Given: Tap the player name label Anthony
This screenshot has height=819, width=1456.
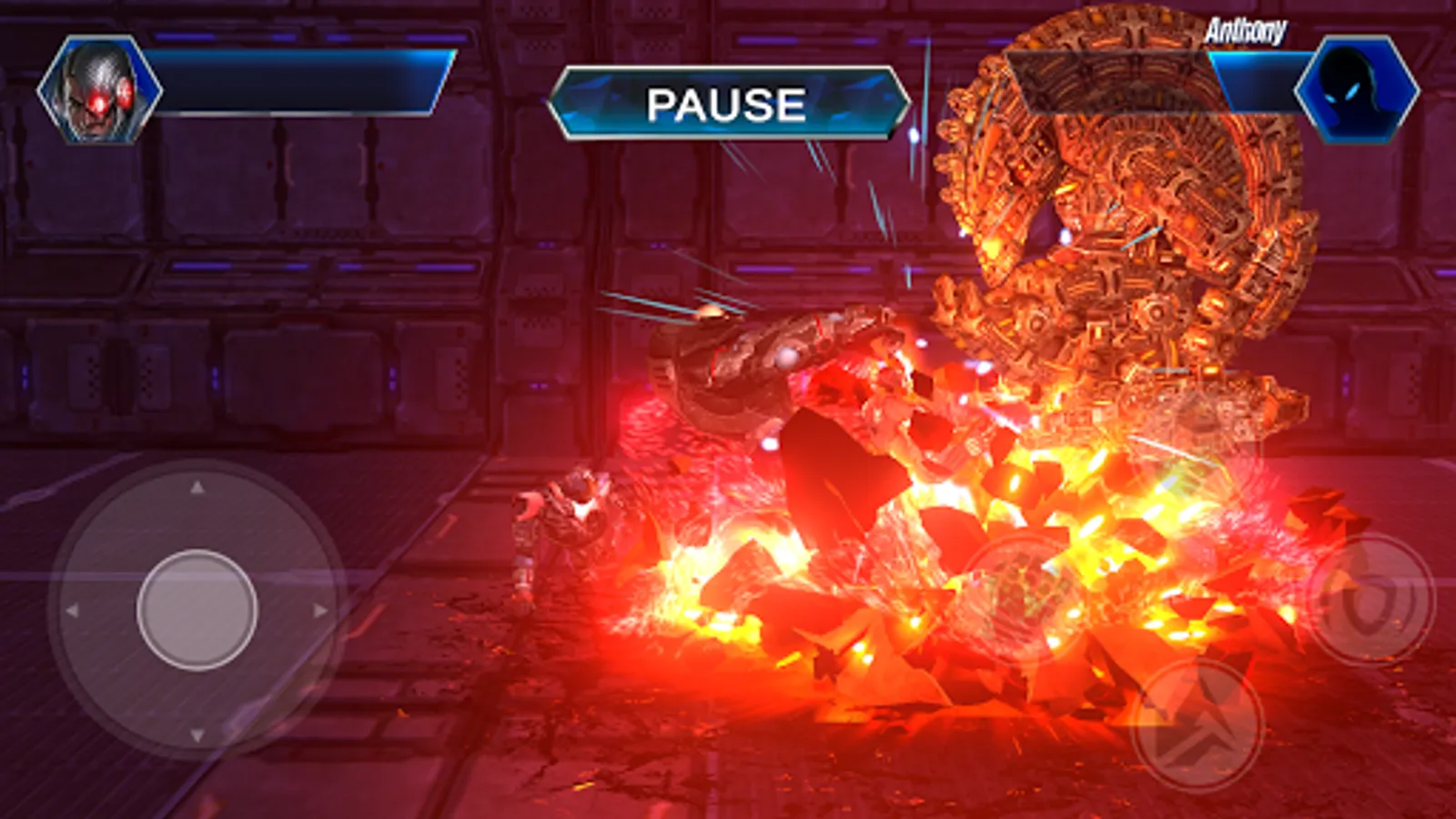Looking at the screenshot, I should [1249, 29].
